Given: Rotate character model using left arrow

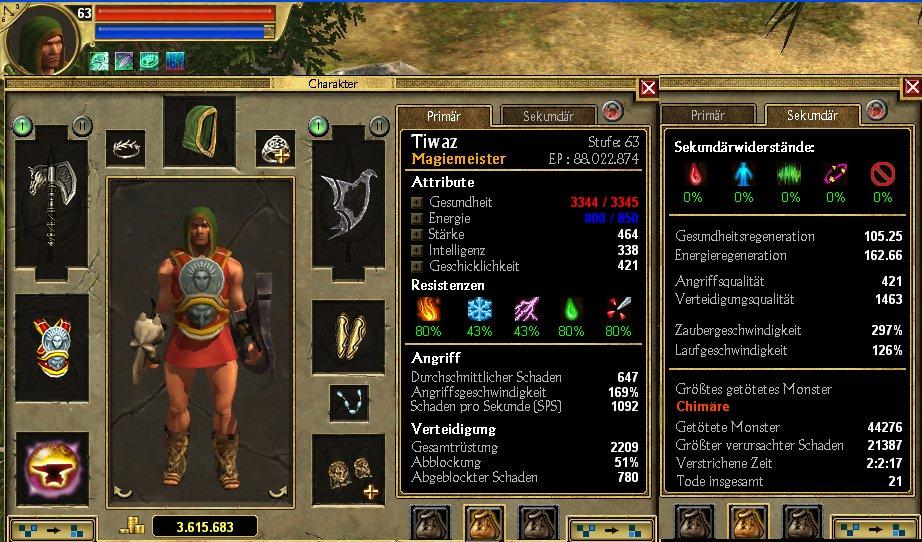Looking at the screenshot, I should [123, 491].
